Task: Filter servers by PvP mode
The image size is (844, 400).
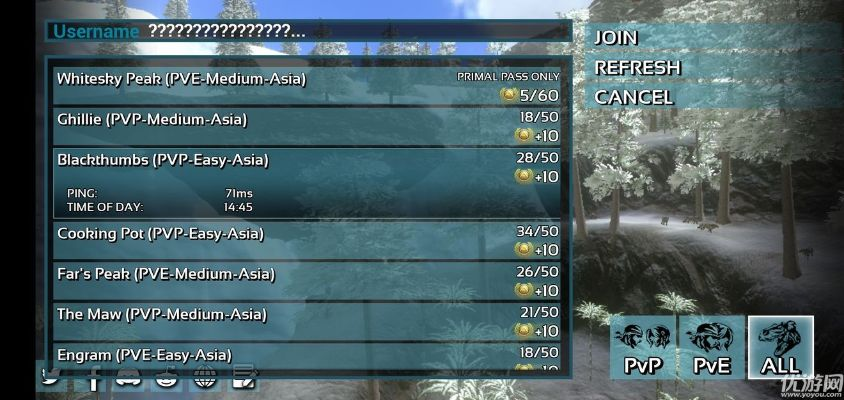Action: [643, 348]
